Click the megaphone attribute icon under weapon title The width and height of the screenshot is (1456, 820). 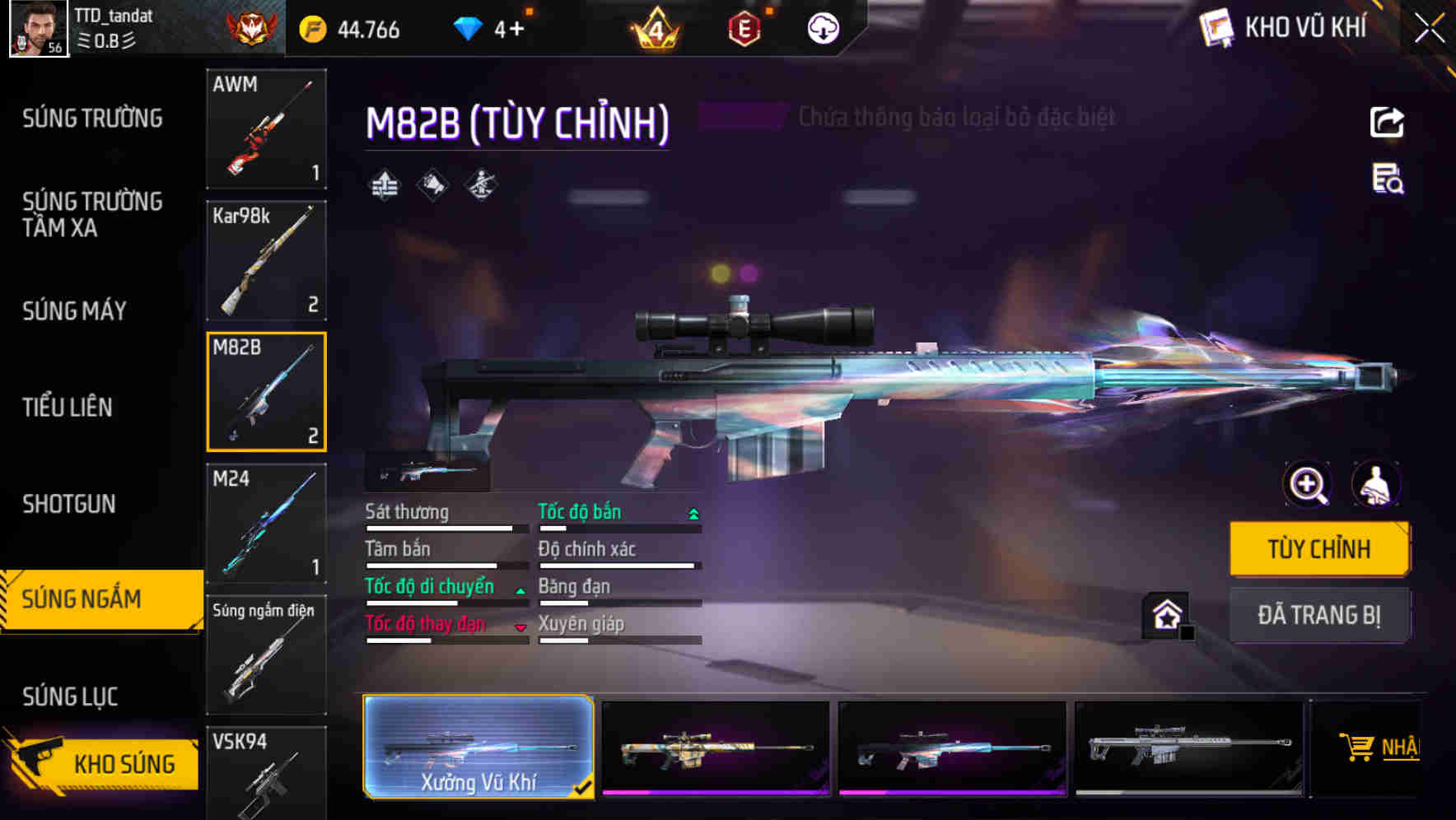tap(432, 184)
